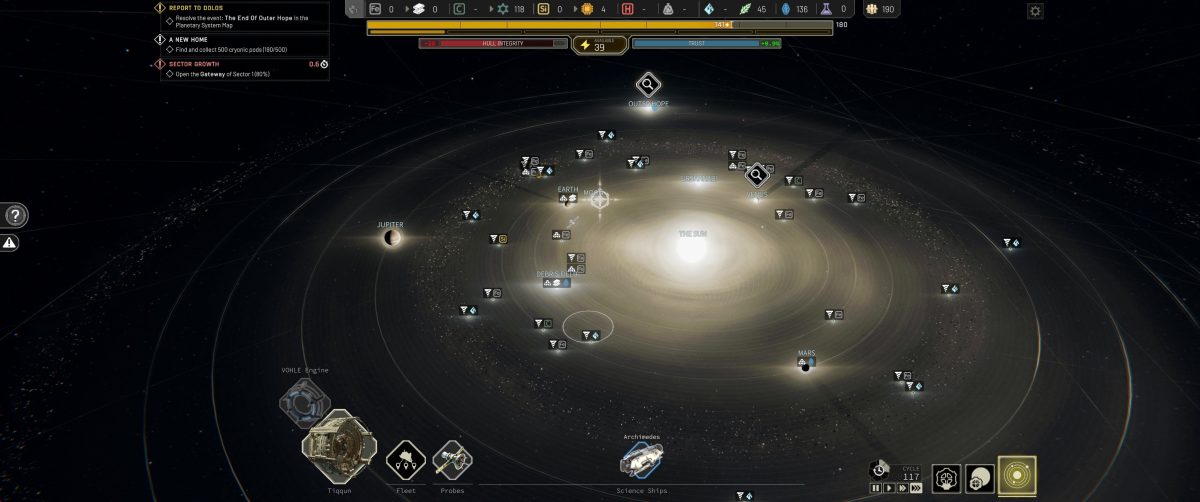Open the Sector Growth objective

pos(196,64)
